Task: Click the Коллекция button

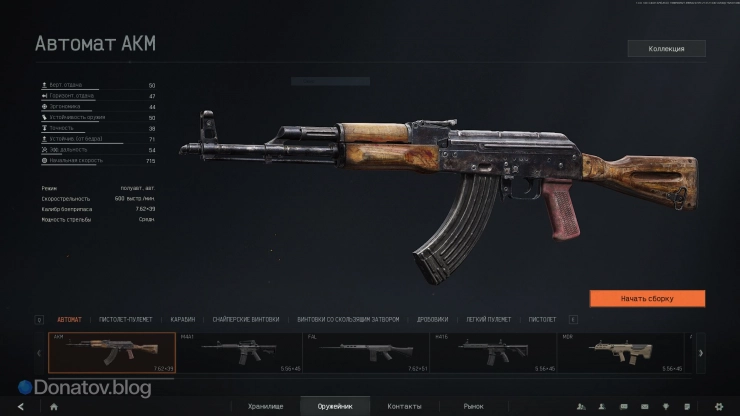Action: tap(666, 48)
